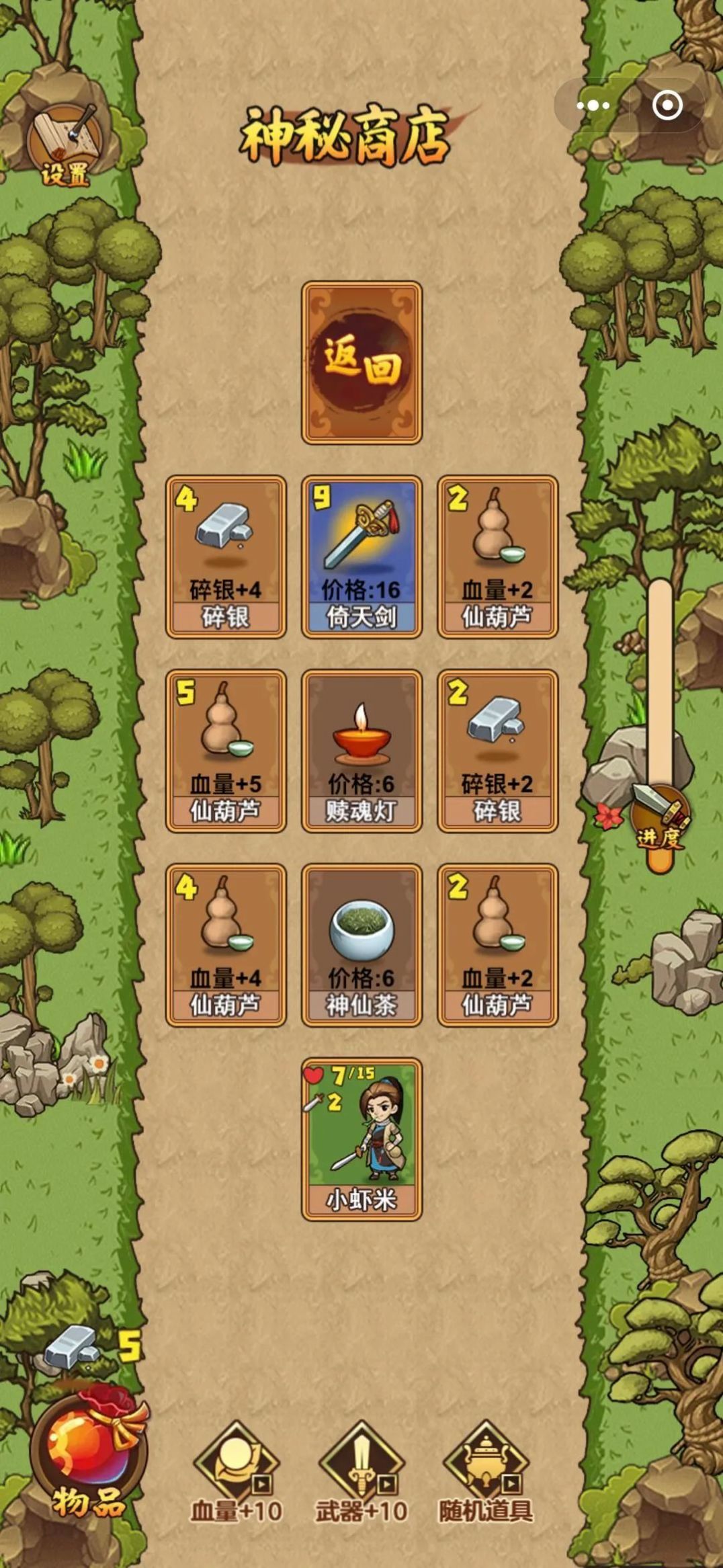
Task: Choose the 血量+5 仙葫芦 card
Action: pos(226,751)
